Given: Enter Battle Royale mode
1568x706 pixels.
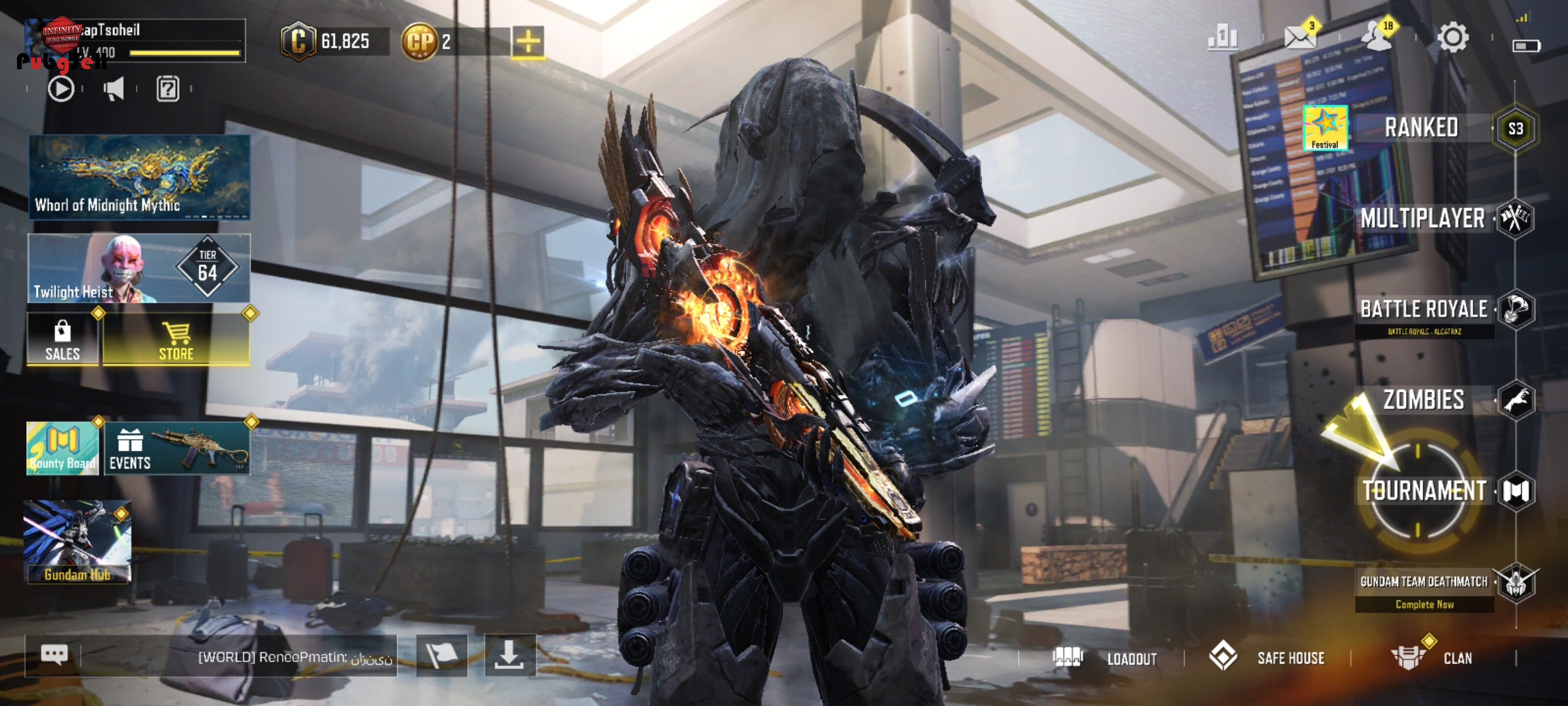Looking at the screenshot, I should click(1424, 310).
